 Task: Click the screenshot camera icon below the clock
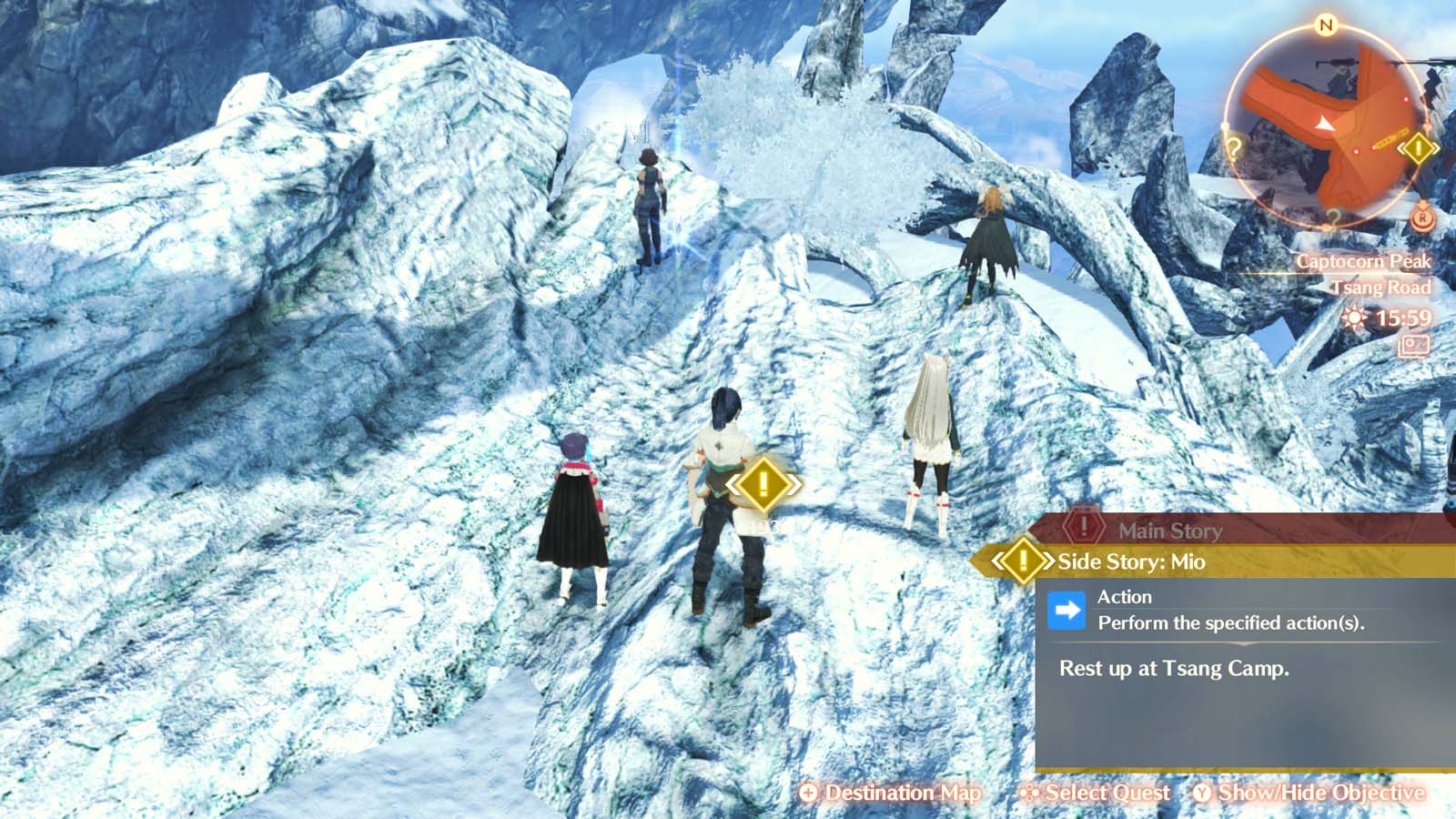tap(1414, 346)
